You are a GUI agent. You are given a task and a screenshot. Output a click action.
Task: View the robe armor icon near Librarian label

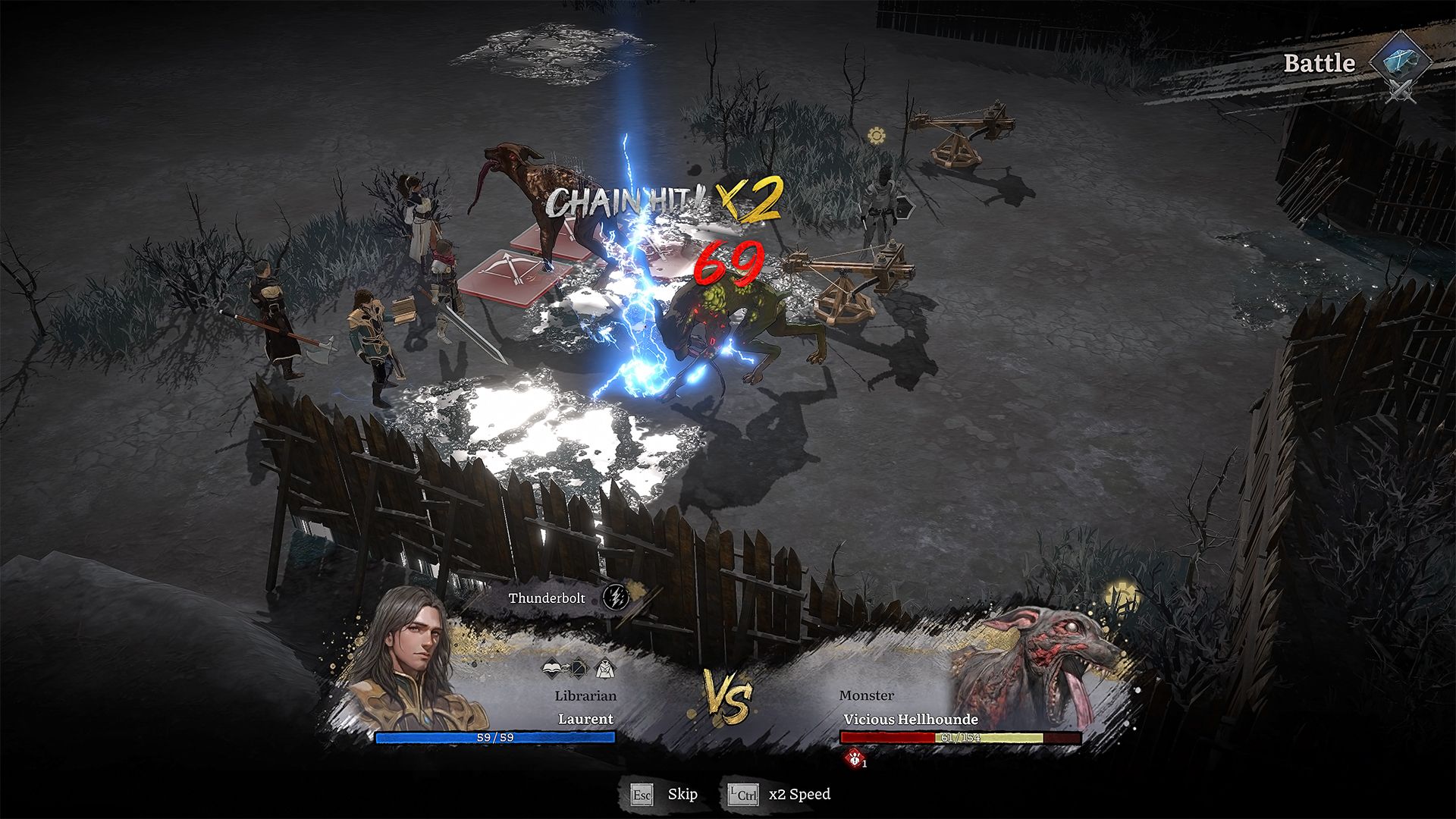[604, 669]
